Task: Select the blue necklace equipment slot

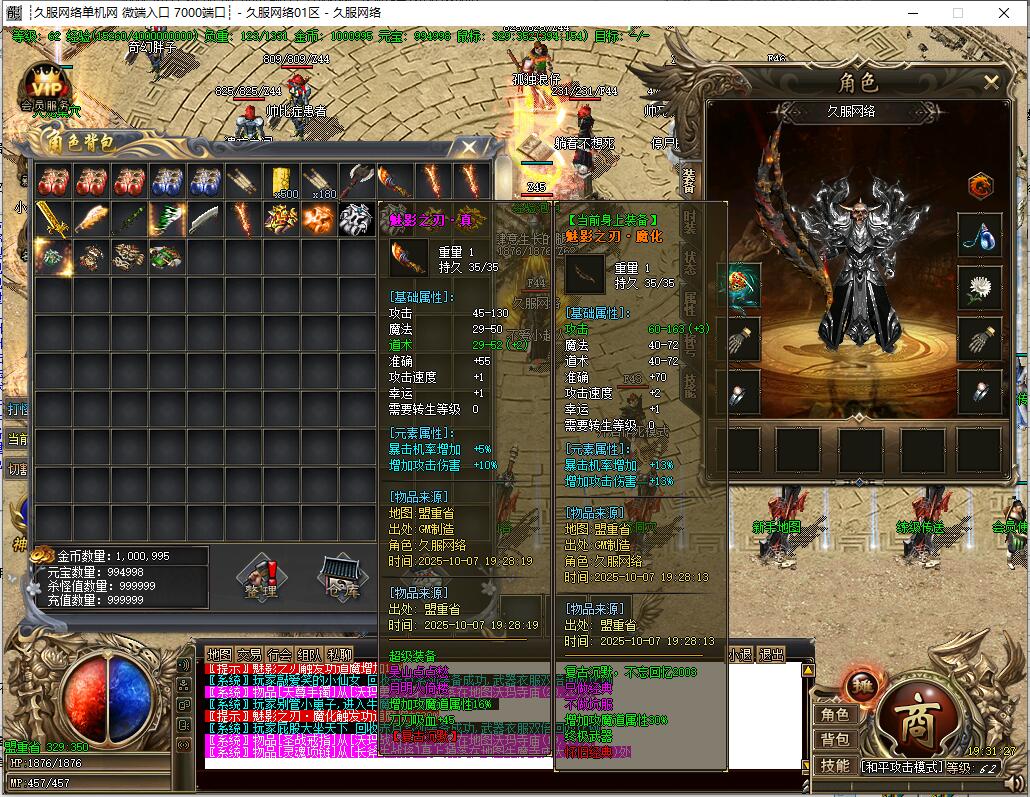Action: (x=980, y=235)
